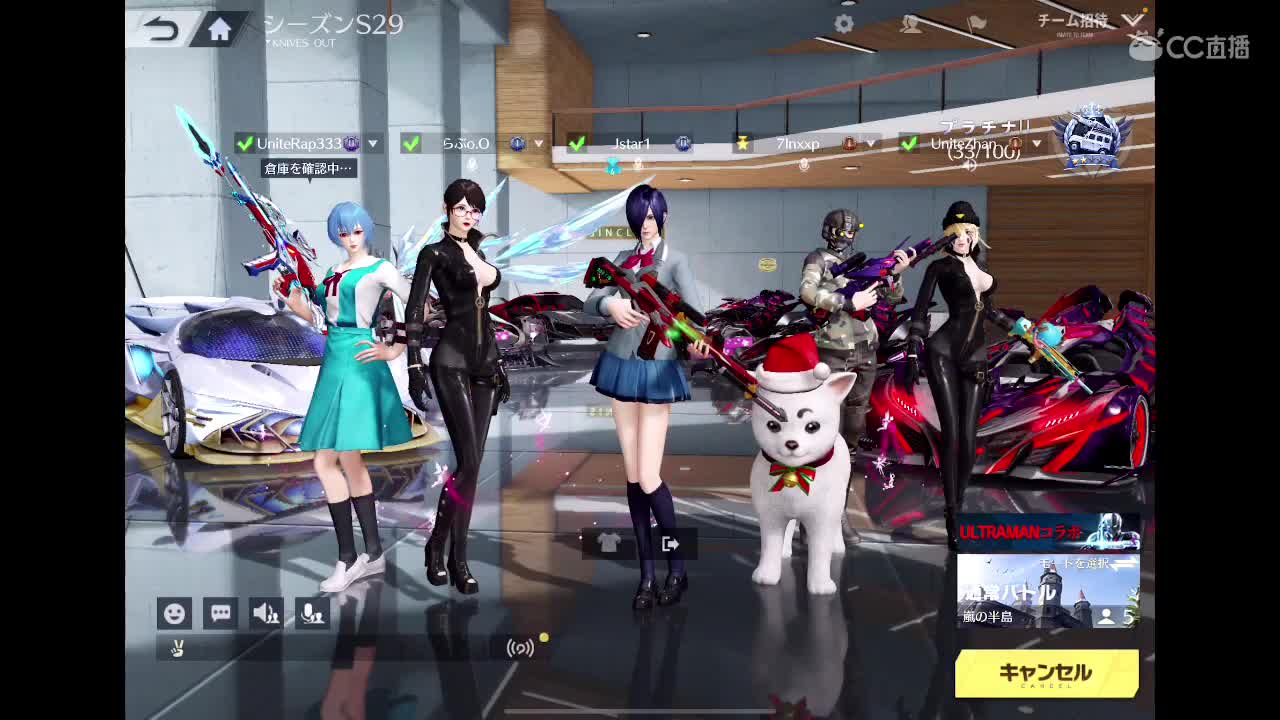Click the 通常バトル mode thumbnail

1045,598
